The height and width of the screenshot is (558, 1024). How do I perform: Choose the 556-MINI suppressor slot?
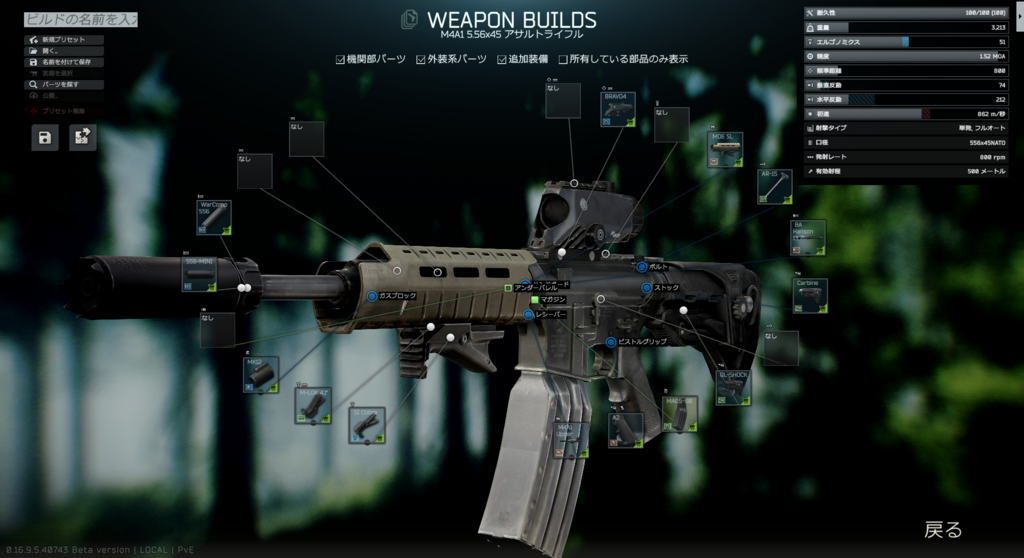tap(200, 274)
